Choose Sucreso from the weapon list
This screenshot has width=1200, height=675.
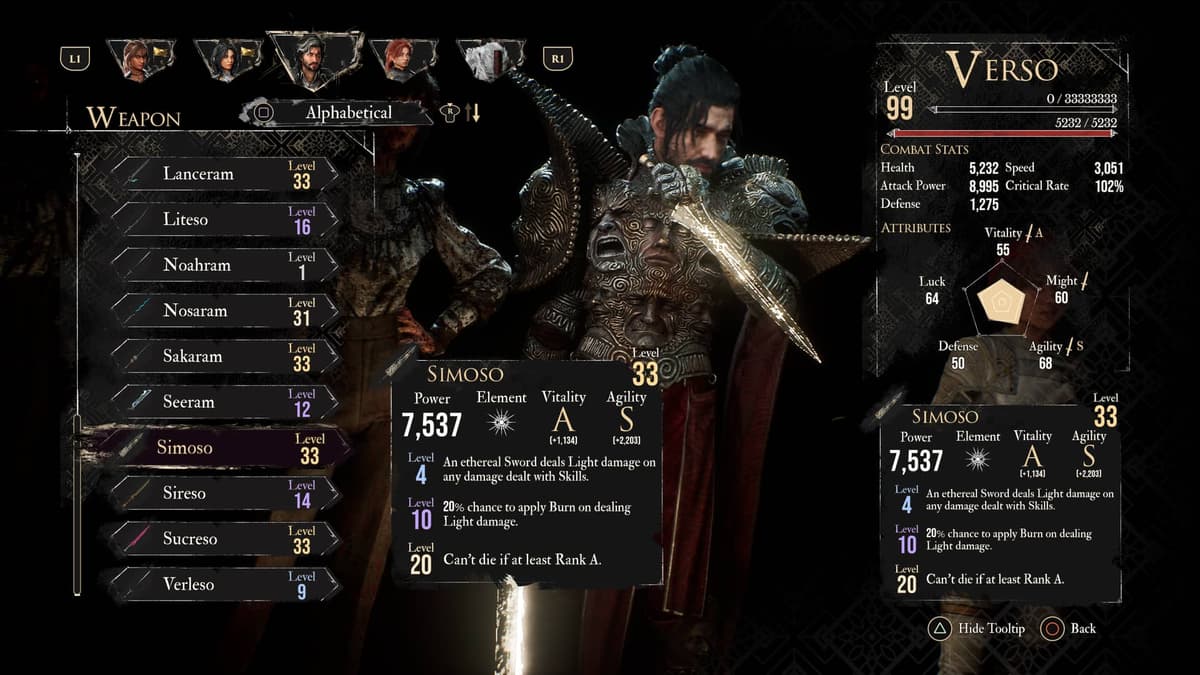[225, 539]
